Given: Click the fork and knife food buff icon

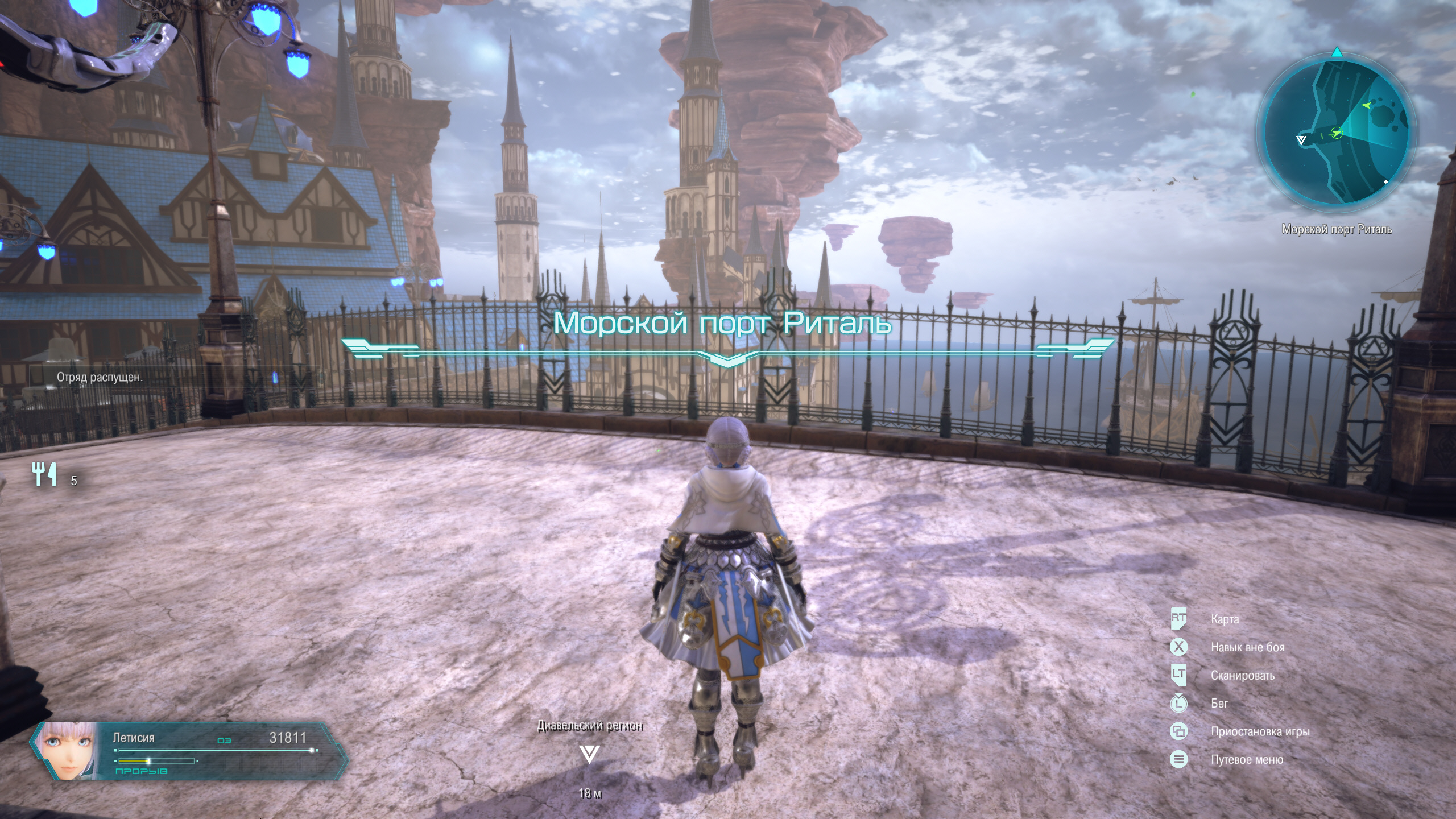Looking at the screenshot, I should [x=44, y=474].
